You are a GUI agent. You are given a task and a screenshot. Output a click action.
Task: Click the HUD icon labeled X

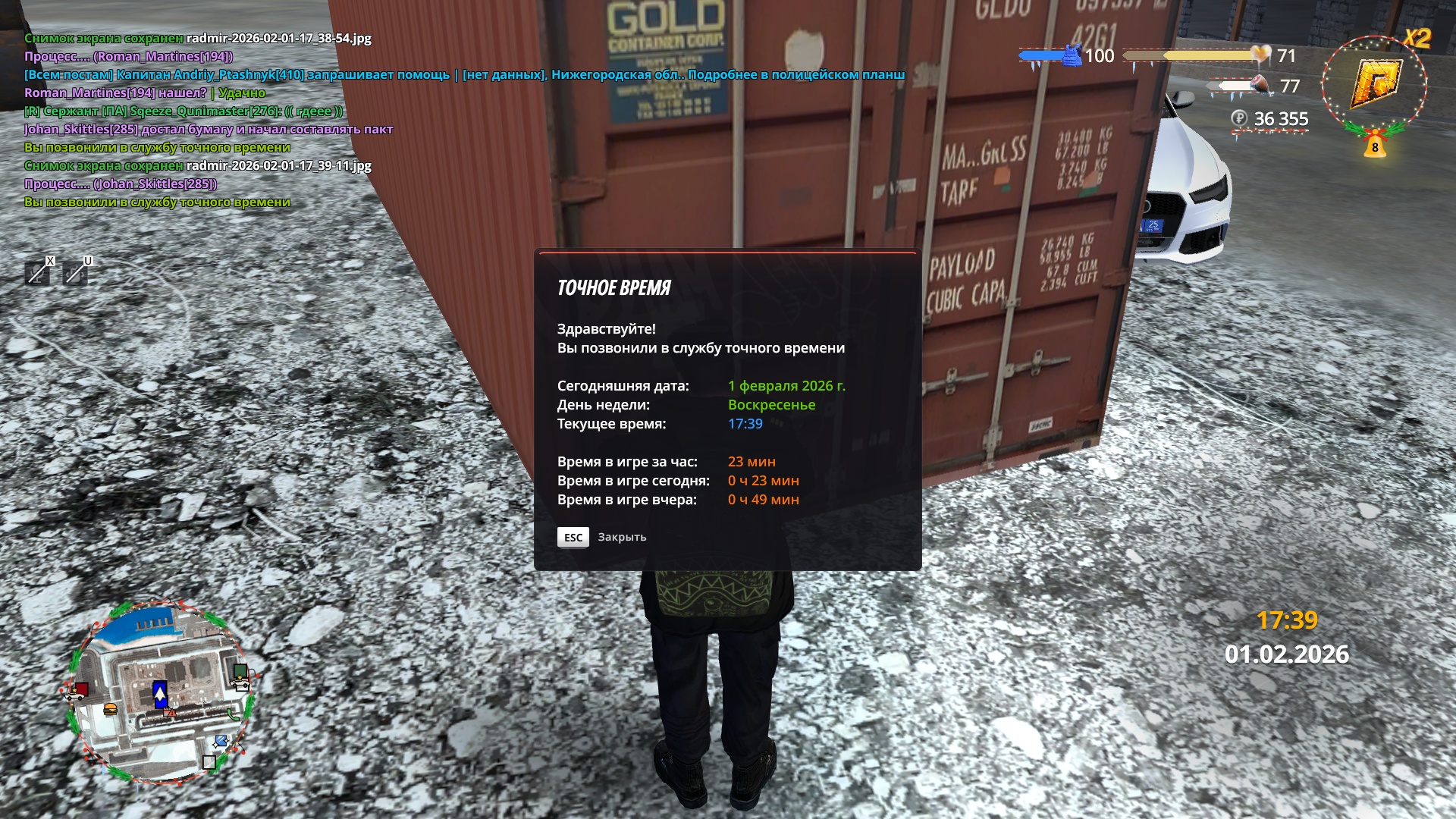[x=37, y=272]
